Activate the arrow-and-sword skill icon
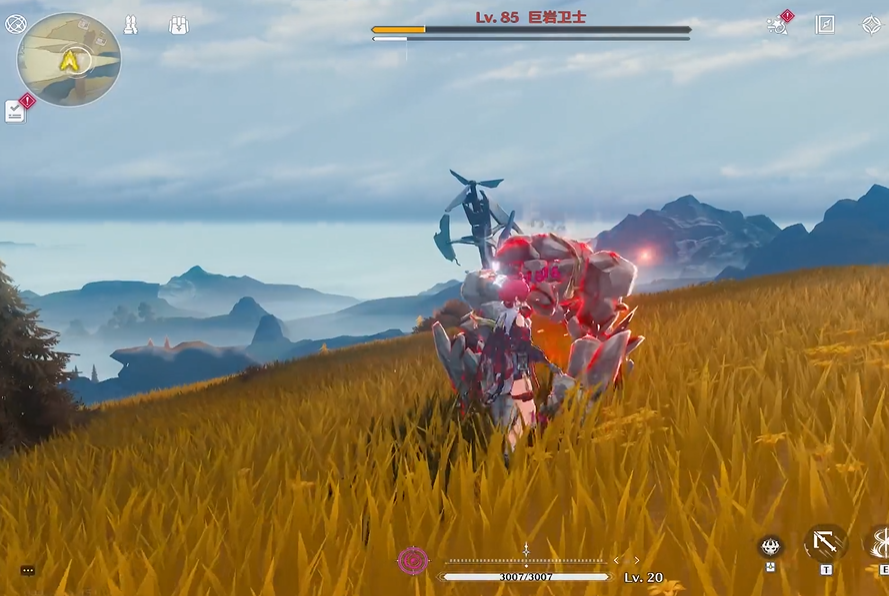 point(825,543)
